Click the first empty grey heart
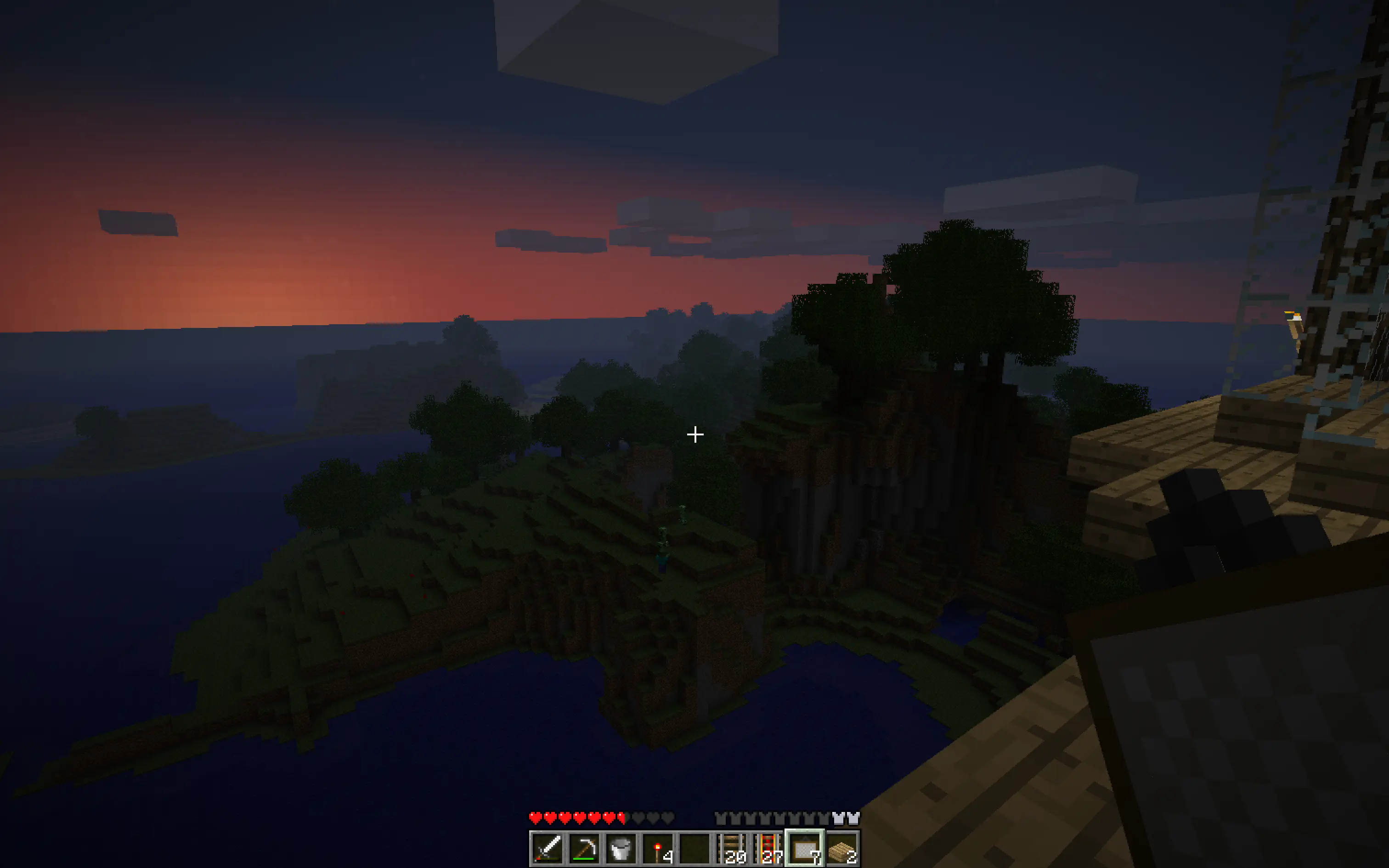Image resolution: width=1389 pixels, height=868 pixels. click(638, 818)
